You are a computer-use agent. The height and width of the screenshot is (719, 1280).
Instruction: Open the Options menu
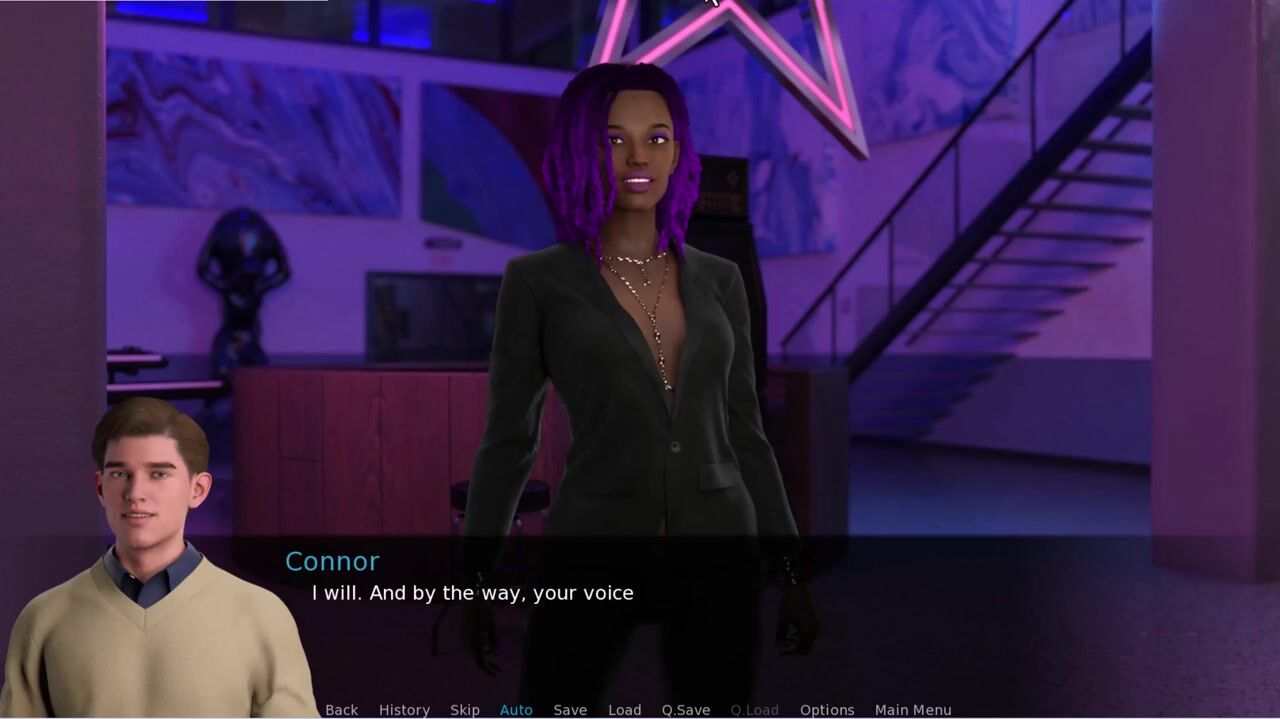(827, 709)
